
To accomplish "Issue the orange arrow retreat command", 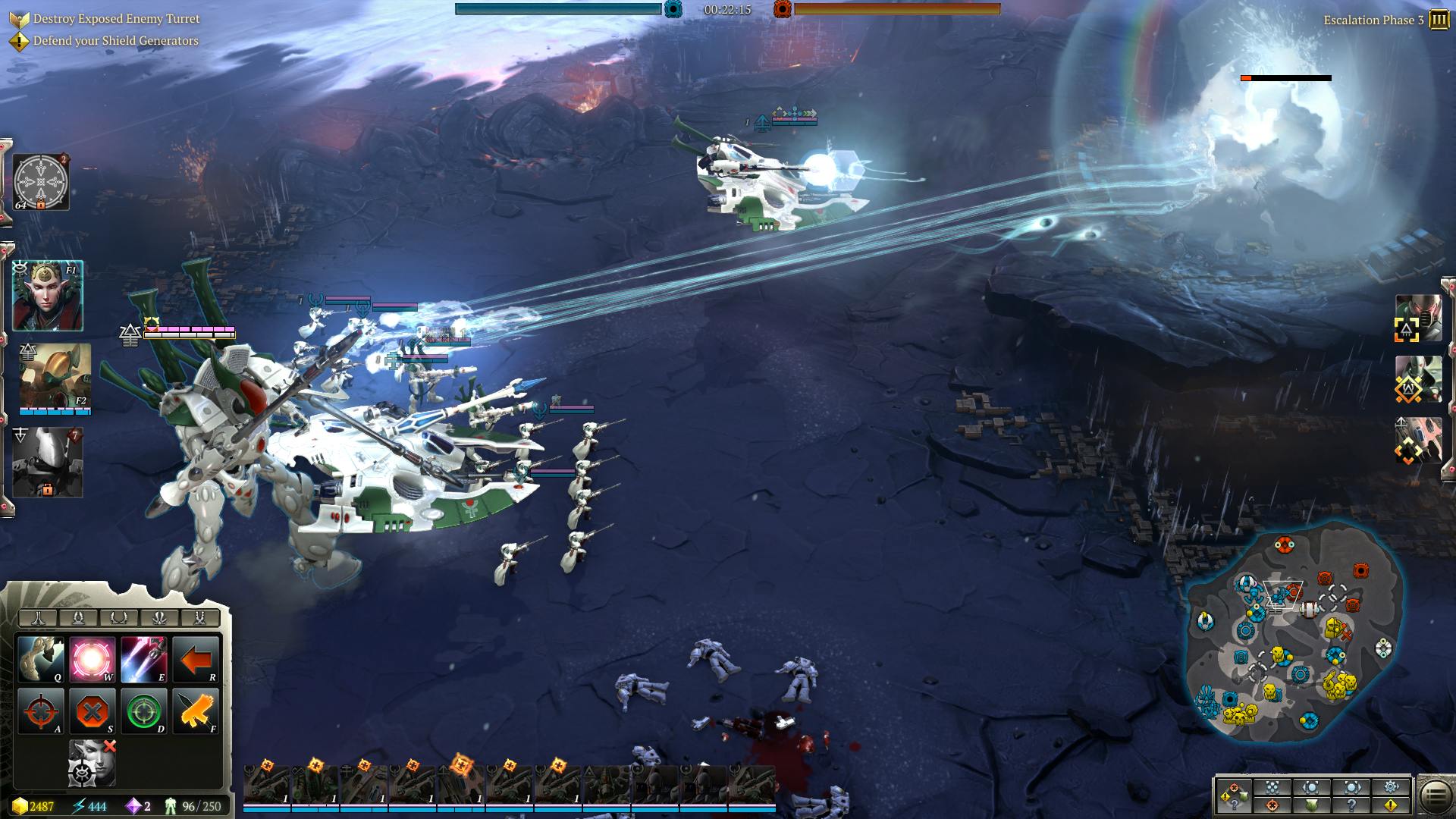I will pos(195,658).
